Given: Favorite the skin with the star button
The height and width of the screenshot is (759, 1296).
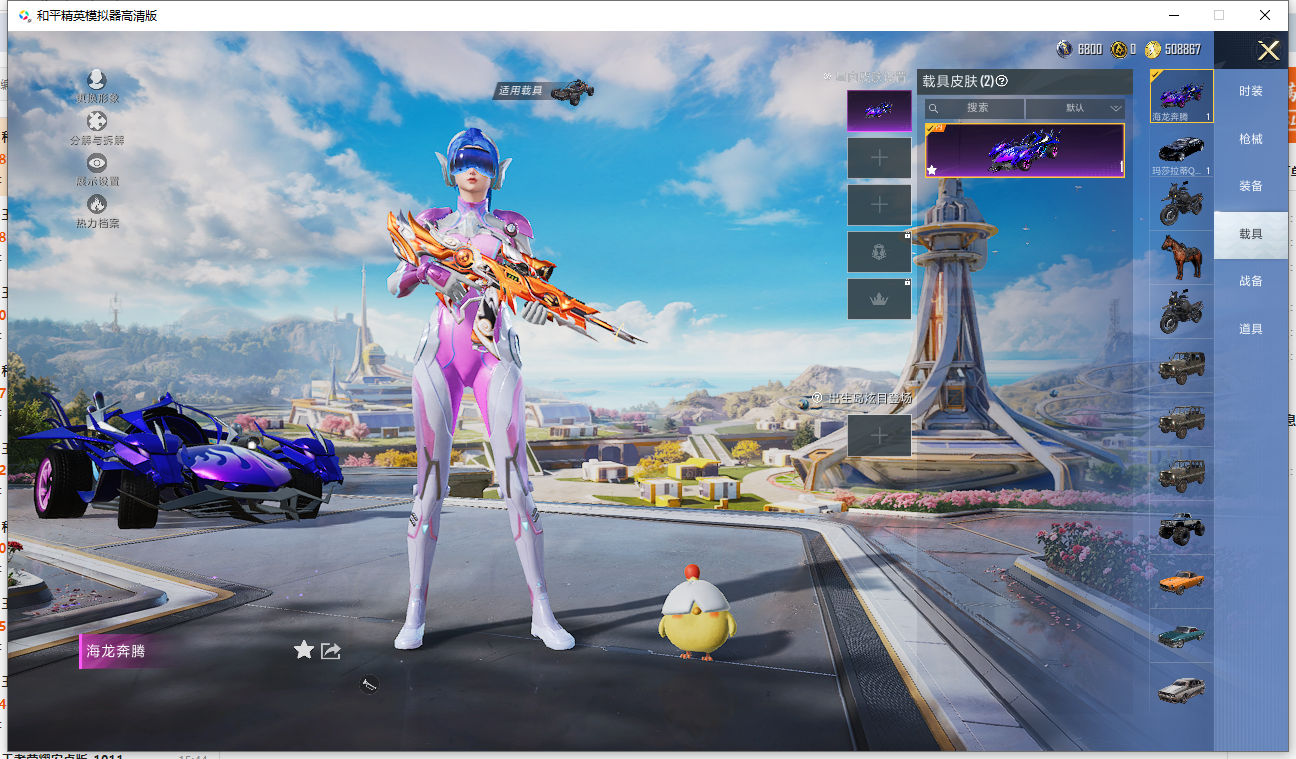Looking at the screenshot, I should click(304, 651).
